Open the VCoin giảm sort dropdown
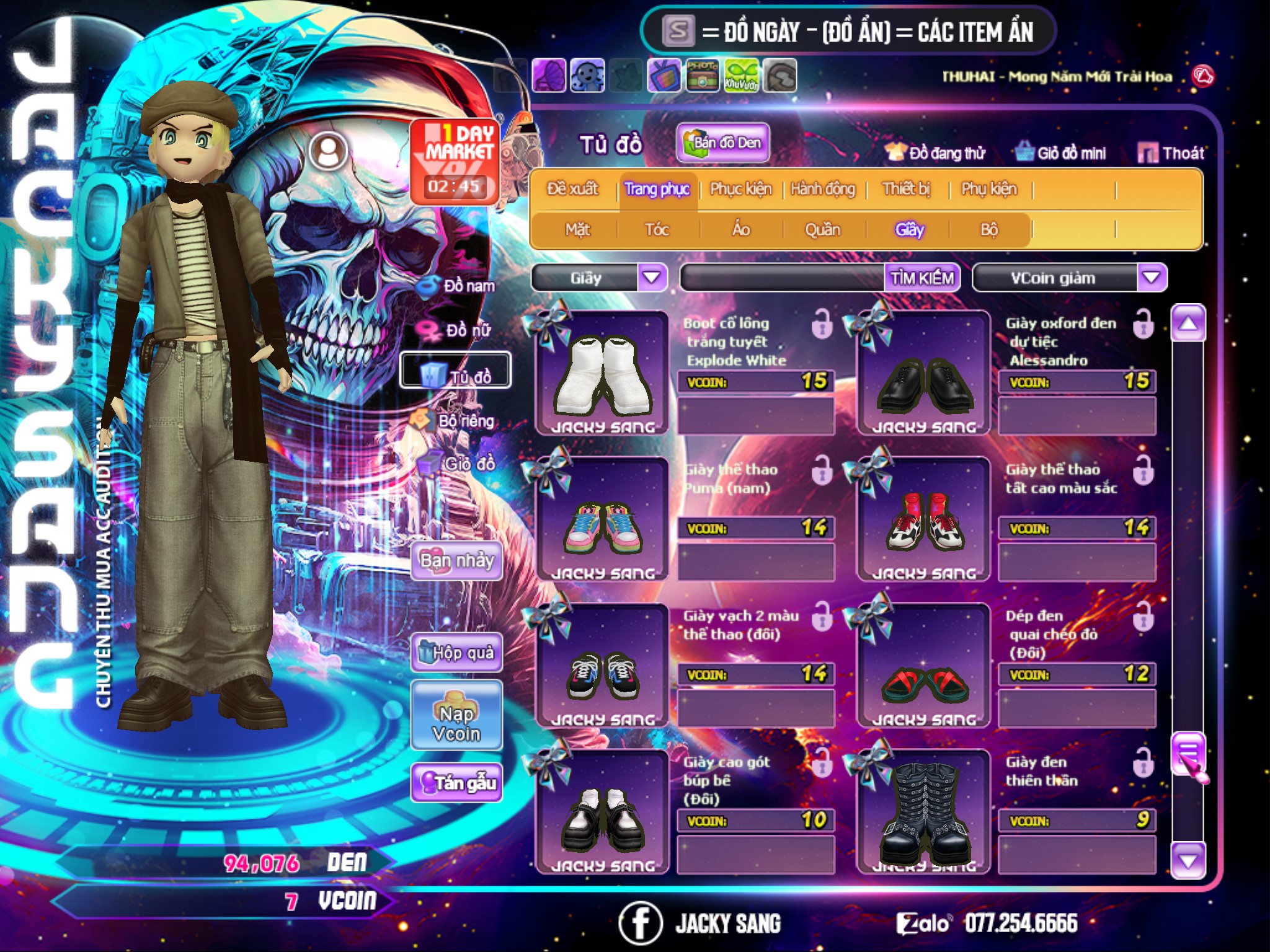 (x=1152, y=278)
